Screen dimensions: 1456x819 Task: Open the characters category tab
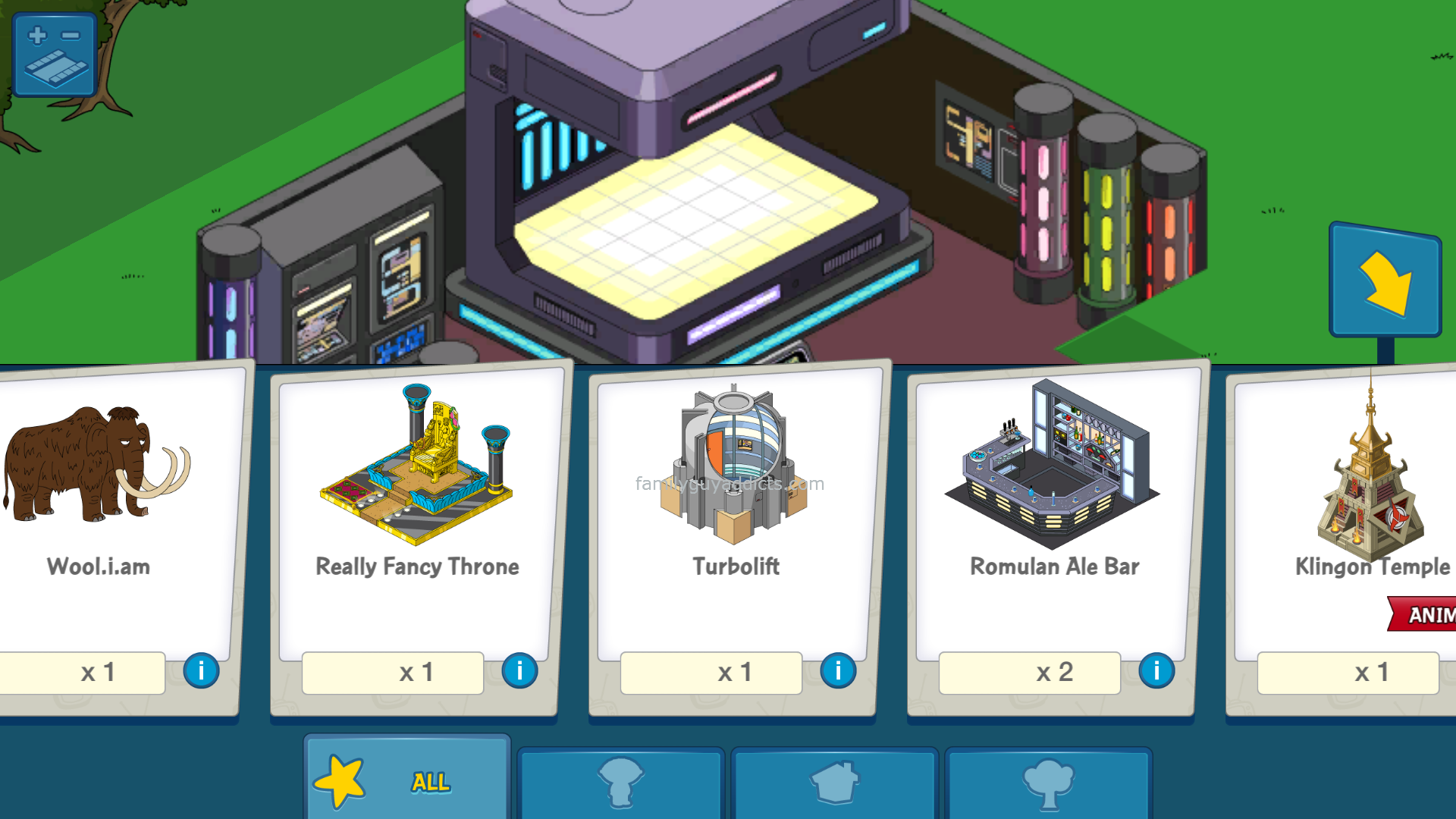pyautogui.click(x=620, y=783)
